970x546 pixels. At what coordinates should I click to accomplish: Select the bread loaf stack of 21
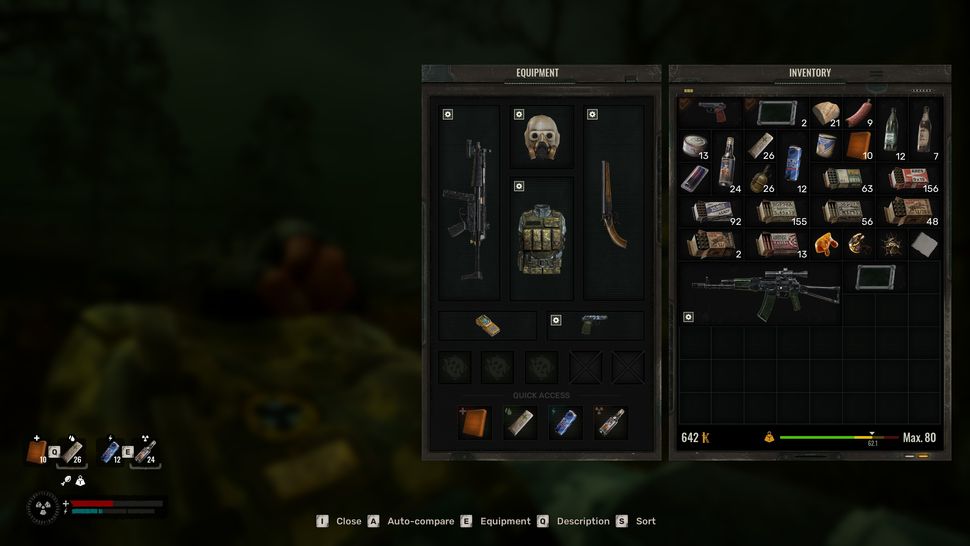pos(826,114)
